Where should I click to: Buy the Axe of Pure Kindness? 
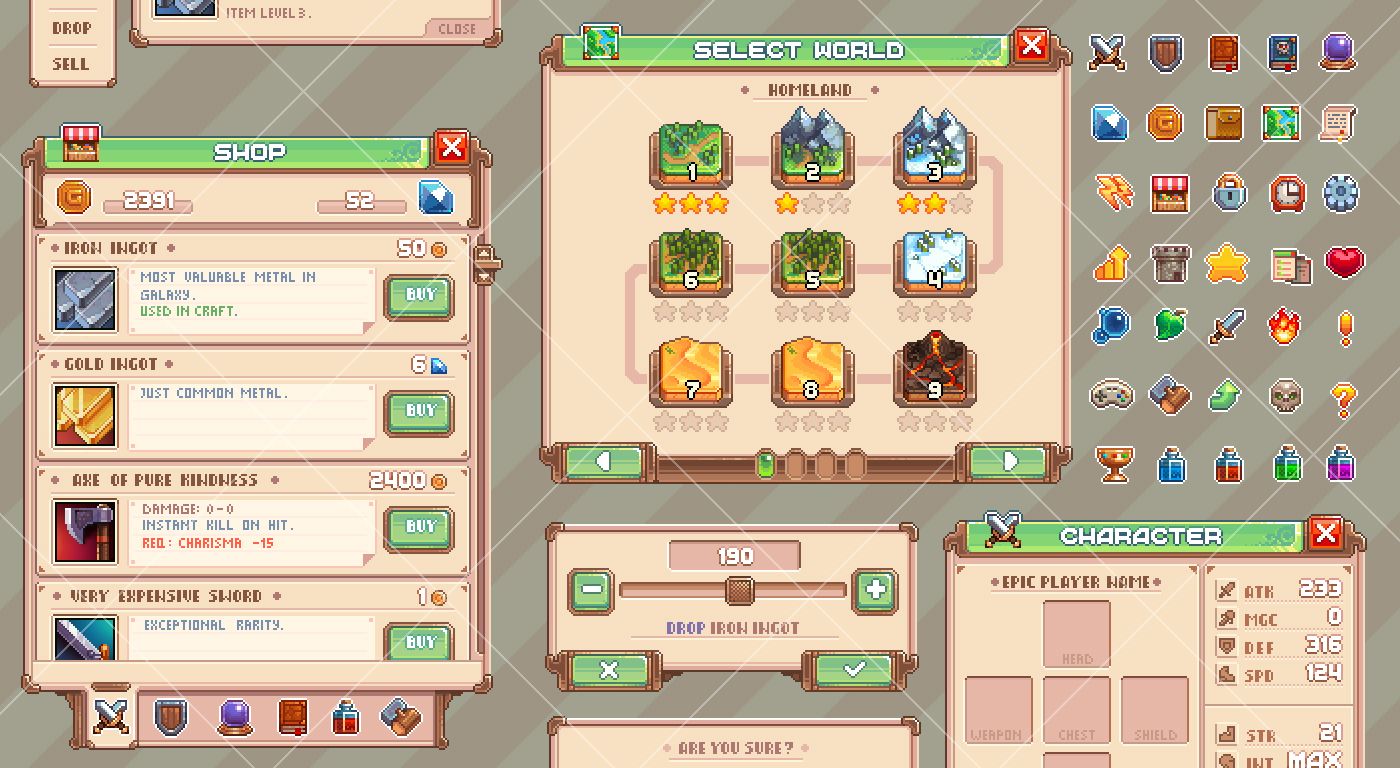(x=418, y=528)
